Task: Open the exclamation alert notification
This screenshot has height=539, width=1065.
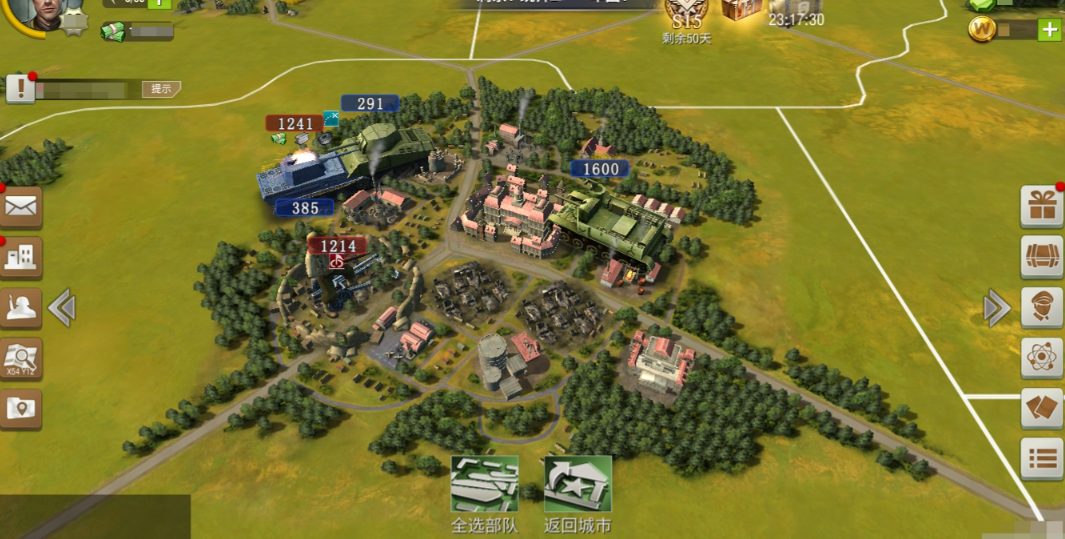Action: (x=21, y=89)
